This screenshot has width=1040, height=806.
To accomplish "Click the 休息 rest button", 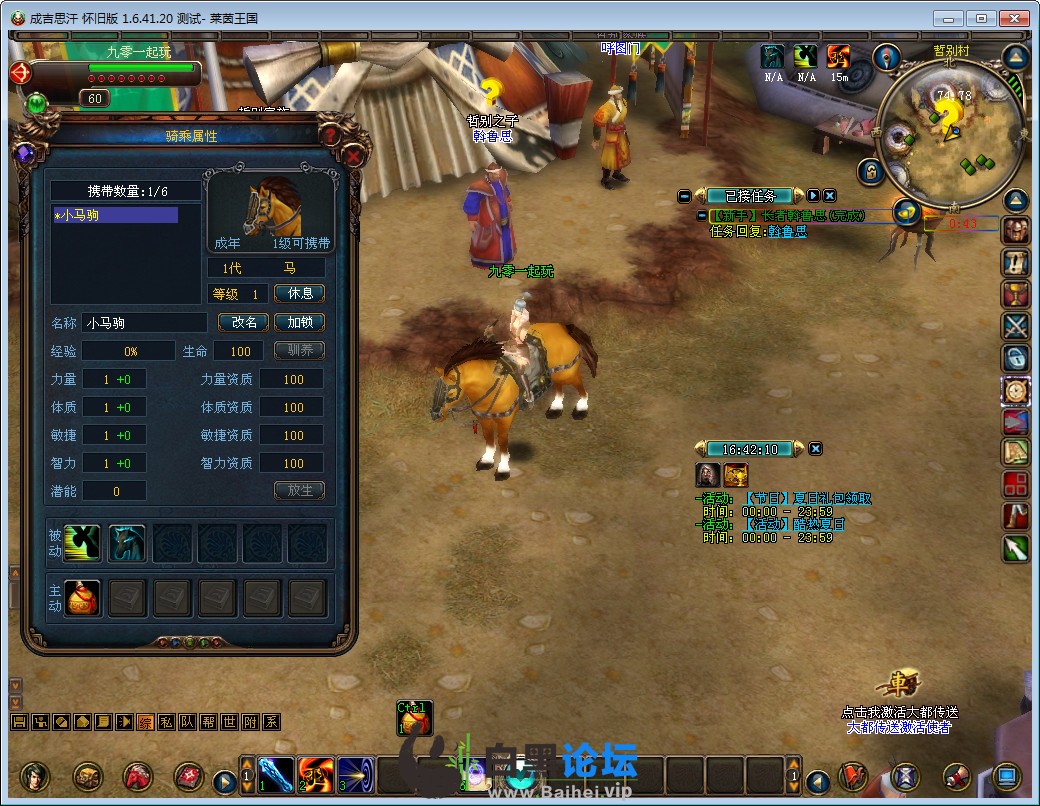I will click(x=299, y=294).
